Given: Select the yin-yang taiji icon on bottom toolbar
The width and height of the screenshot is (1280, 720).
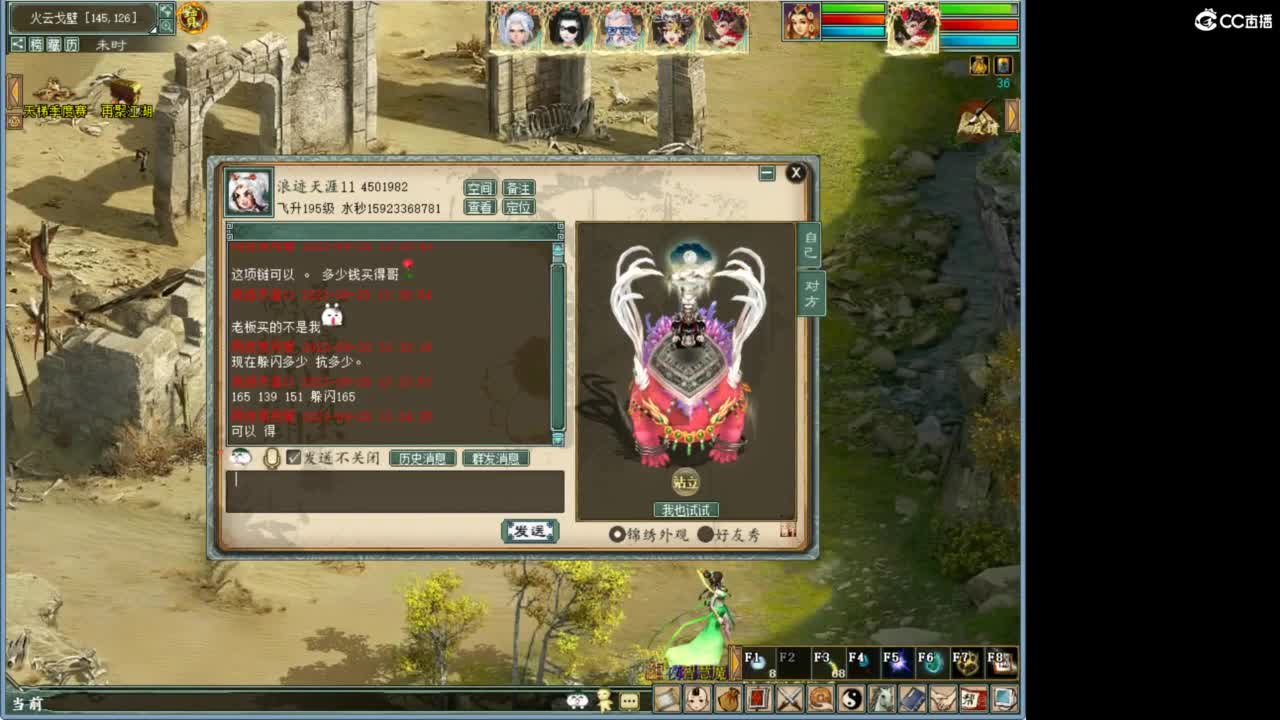Looking at the screenshot, I should [x=852, y=700].
